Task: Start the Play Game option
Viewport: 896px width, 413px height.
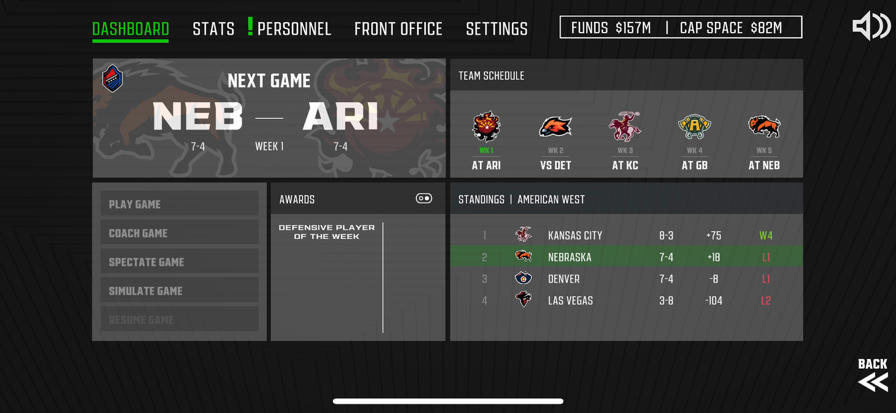Action: click(179, 204)
